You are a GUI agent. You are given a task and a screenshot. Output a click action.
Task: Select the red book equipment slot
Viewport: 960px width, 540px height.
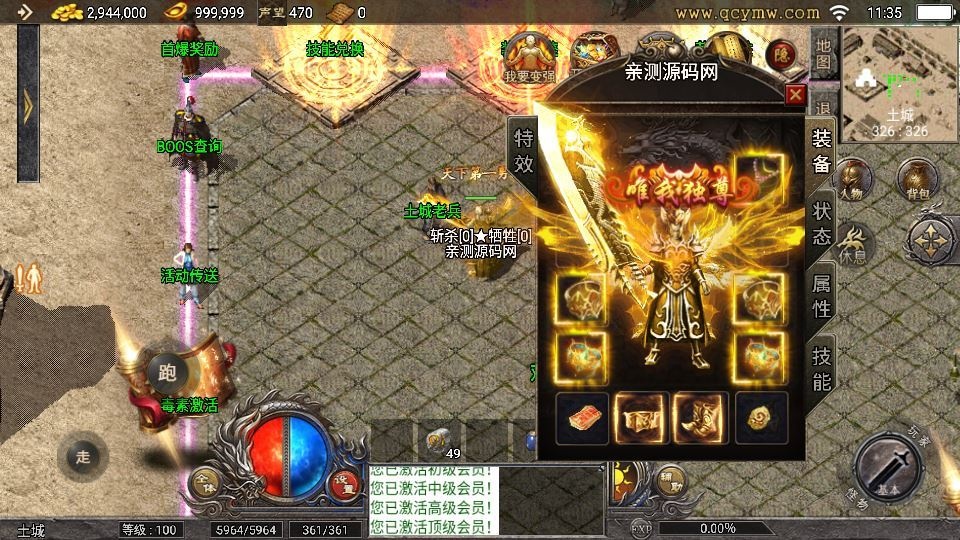[x=582, y=417]
